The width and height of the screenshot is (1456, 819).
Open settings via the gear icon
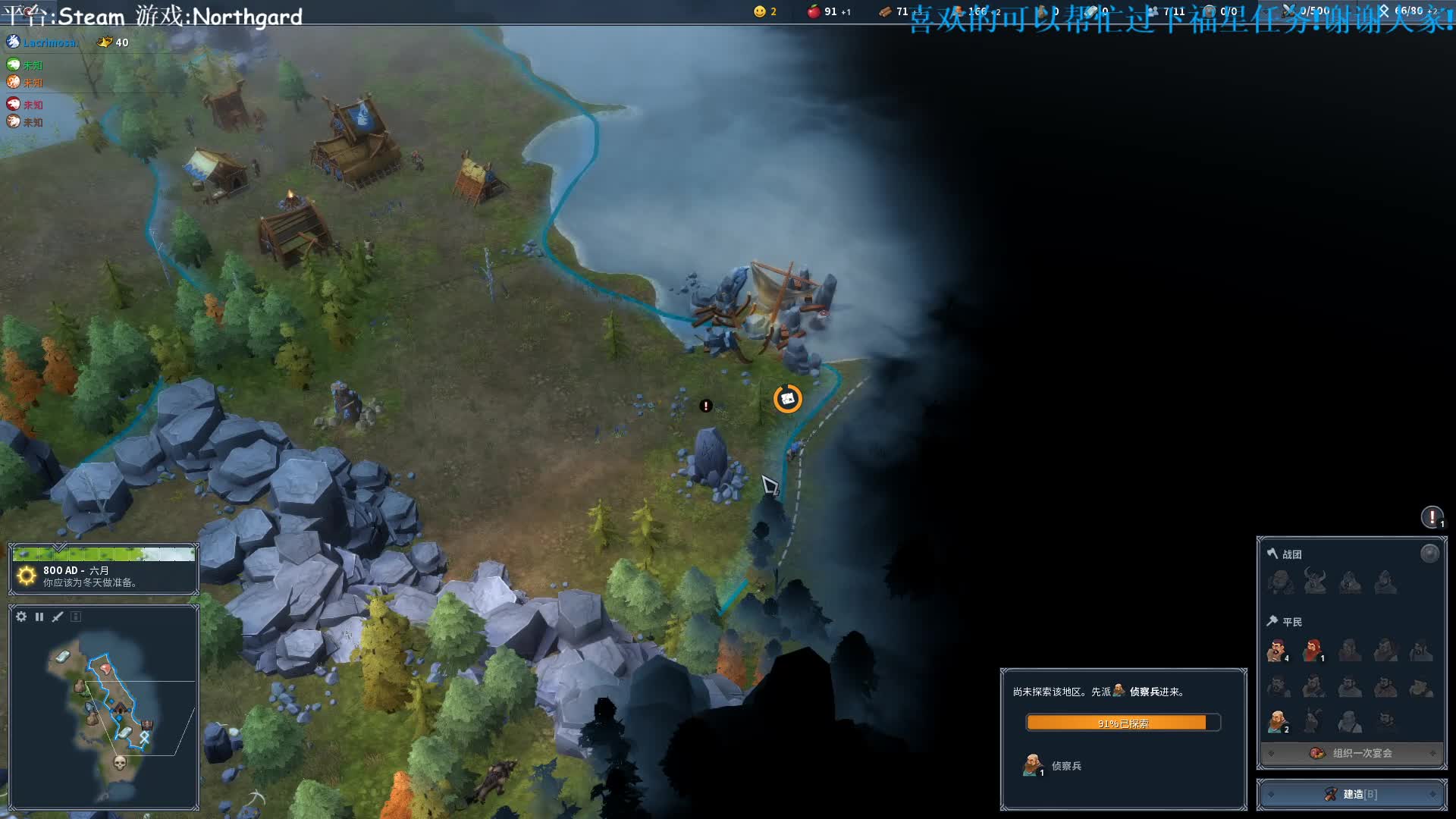[x=21, y=617]
